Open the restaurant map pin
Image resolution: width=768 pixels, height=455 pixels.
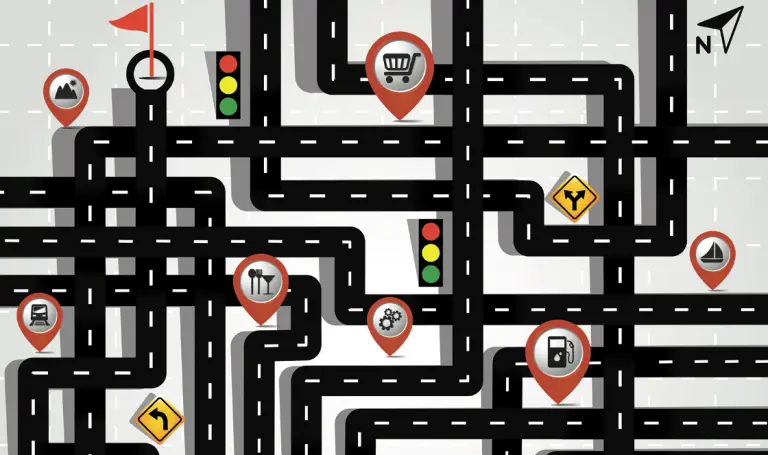pyautogui.click(x=261, y=282)
